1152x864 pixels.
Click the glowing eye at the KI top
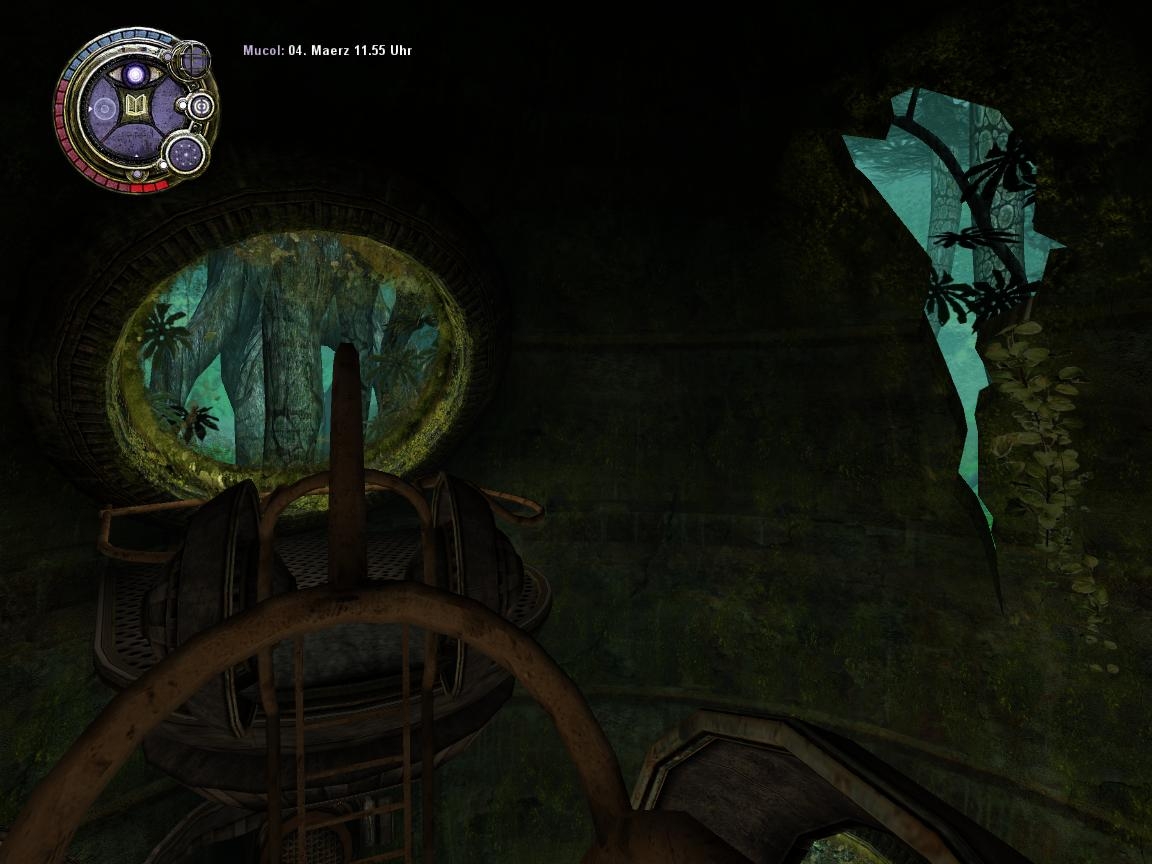click(135, 74)
